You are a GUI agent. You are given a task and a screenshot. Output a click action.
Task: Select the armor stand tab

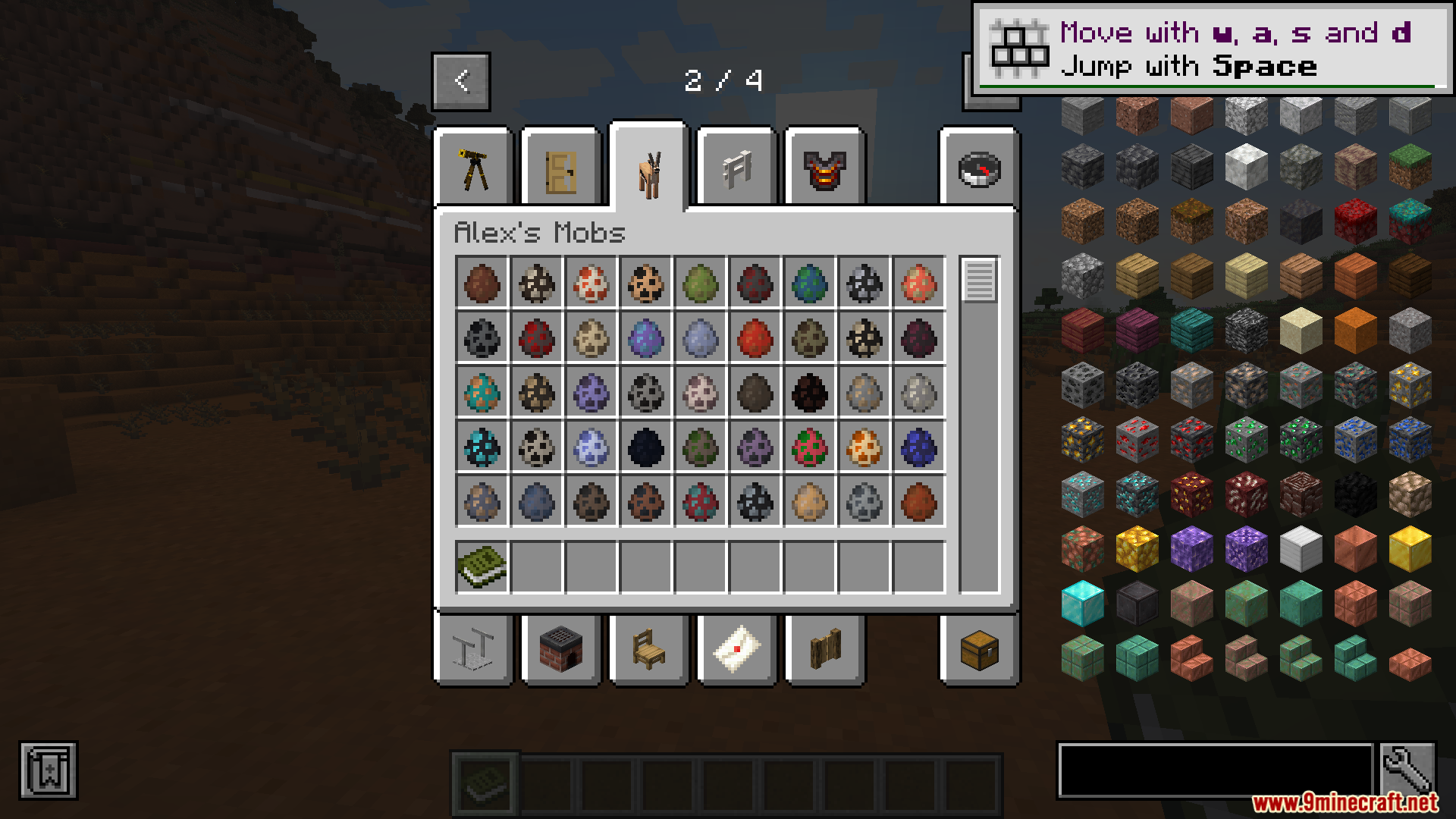(474, 650)
